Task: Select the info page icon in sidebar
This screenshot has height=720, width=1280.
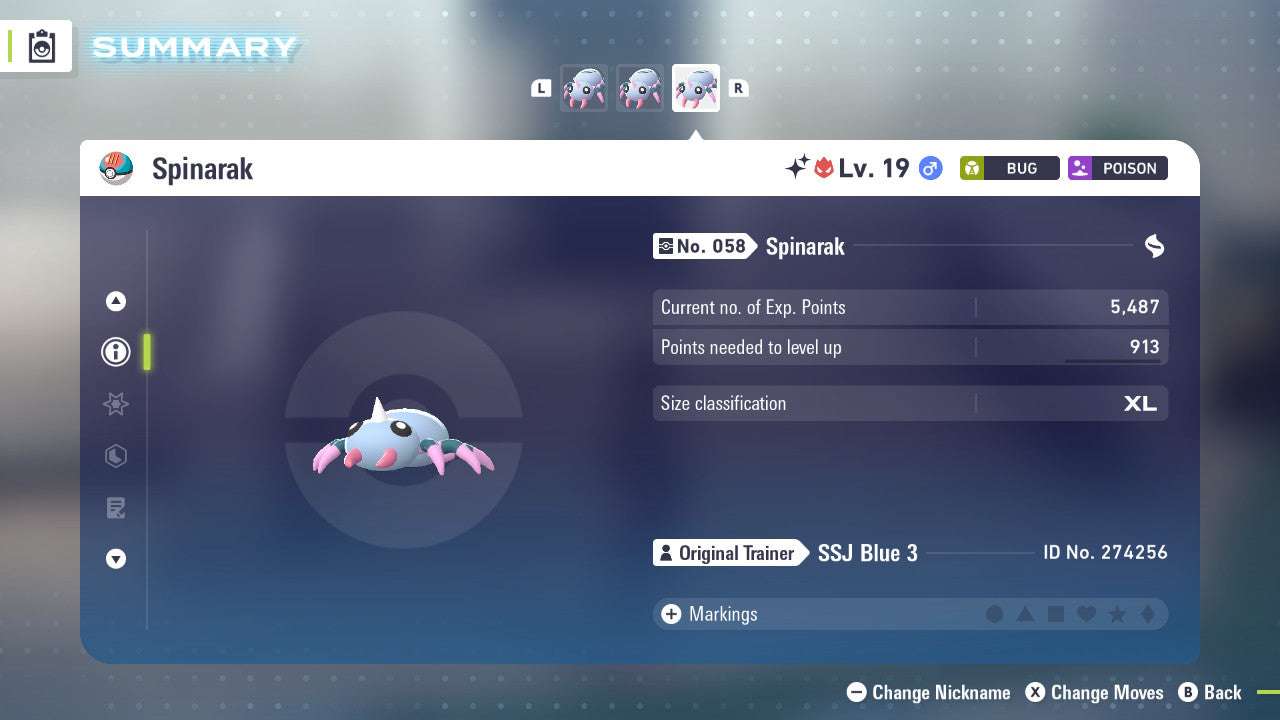Action: [116, 352]
